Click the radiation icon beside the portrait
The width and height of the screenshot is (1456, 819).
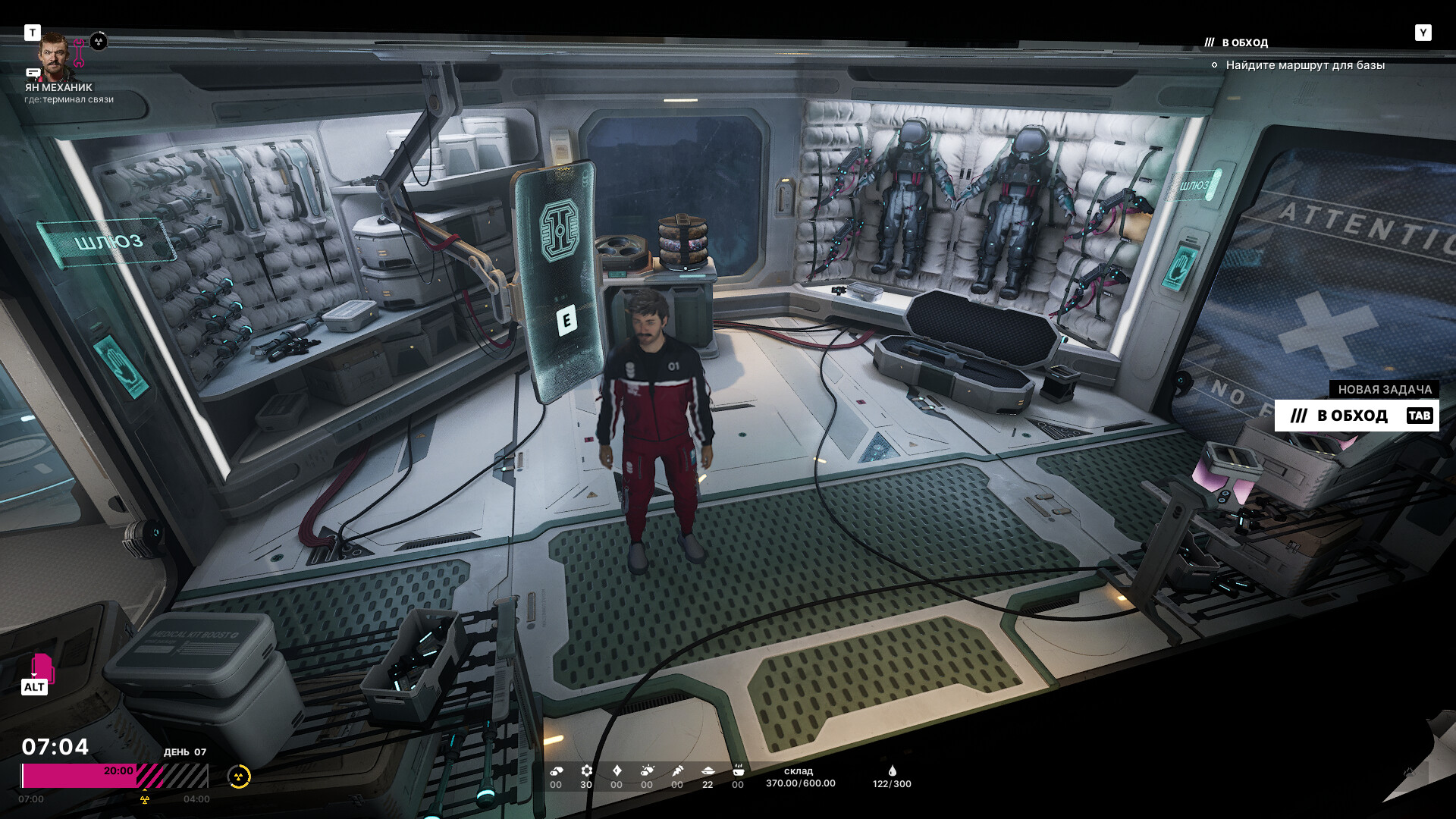coord(99,42)
